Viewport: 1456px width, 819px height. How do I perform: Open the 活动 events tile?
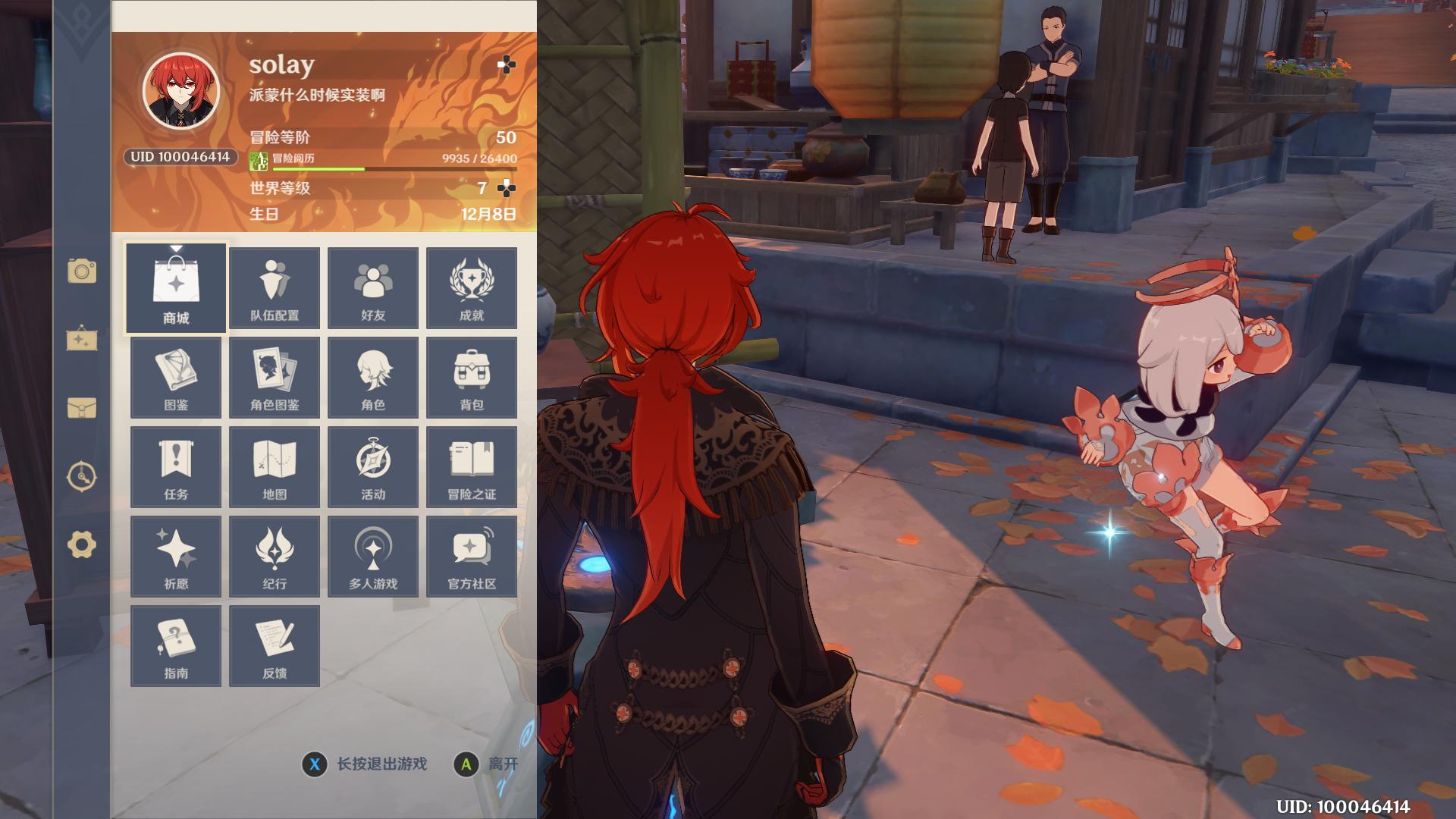[373, 467]
